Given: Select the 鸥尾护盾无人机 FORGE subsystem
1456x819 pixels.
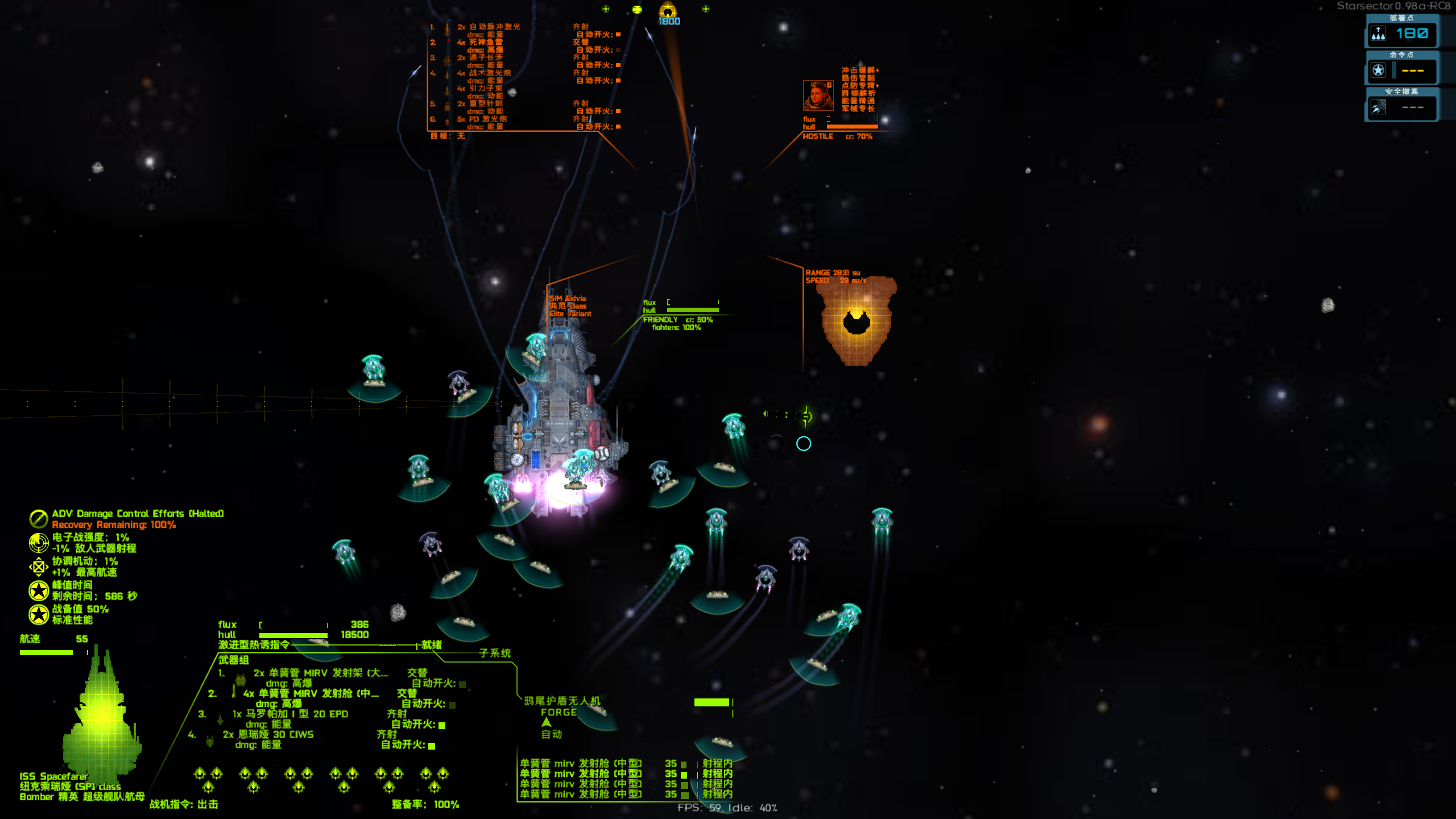Looking at the screenshot, I should pyautogui.click(x=561, y=706).
